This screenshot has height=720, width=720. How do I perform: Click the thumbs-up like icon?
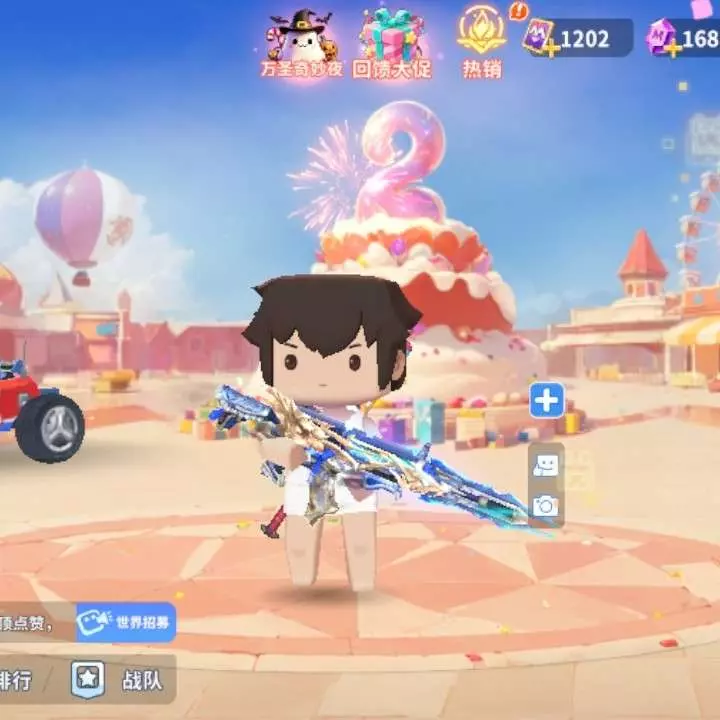click(546, 465)
